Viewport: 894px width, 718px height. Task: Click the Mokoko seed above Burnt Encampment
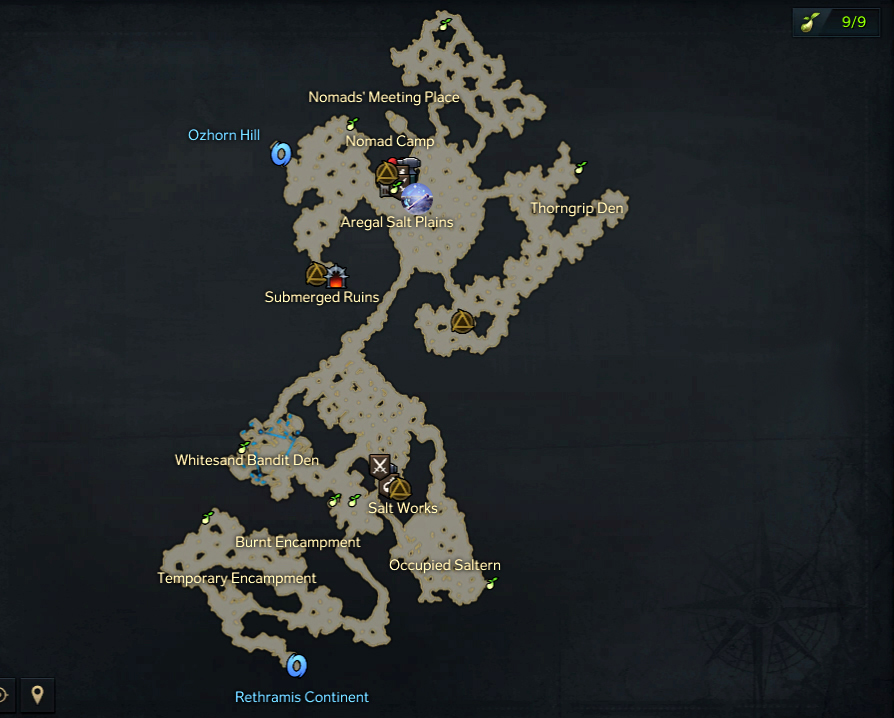point(208,517)
